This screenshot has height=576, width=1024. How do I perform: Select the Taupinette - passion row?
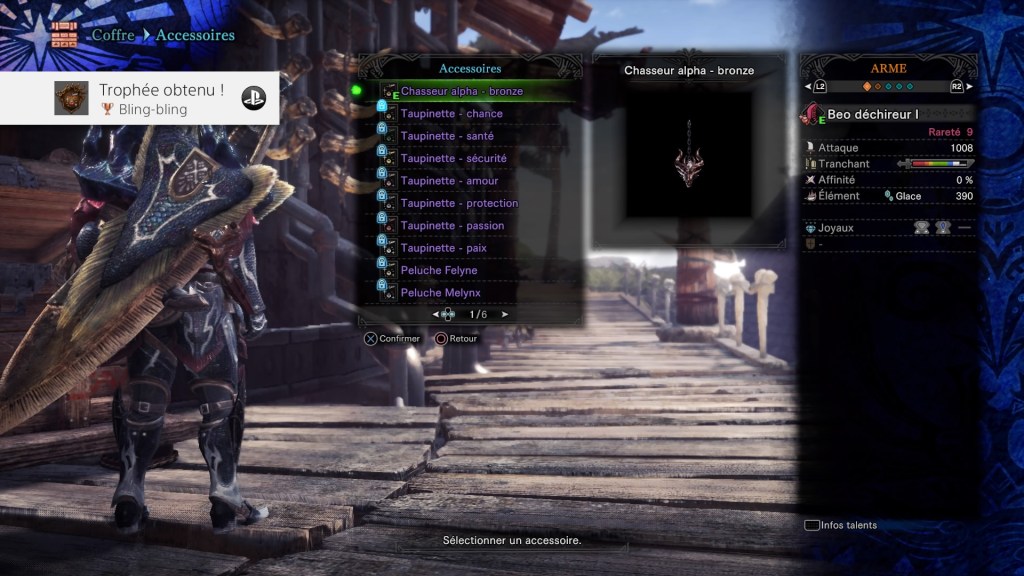point(452,226)
